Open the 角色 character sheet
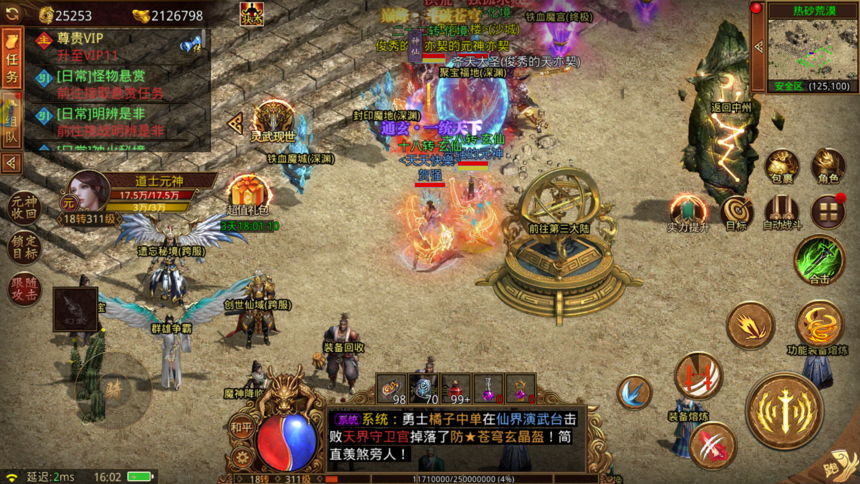The width and height of the screenshot is (860, 484). tap(828, 165)
